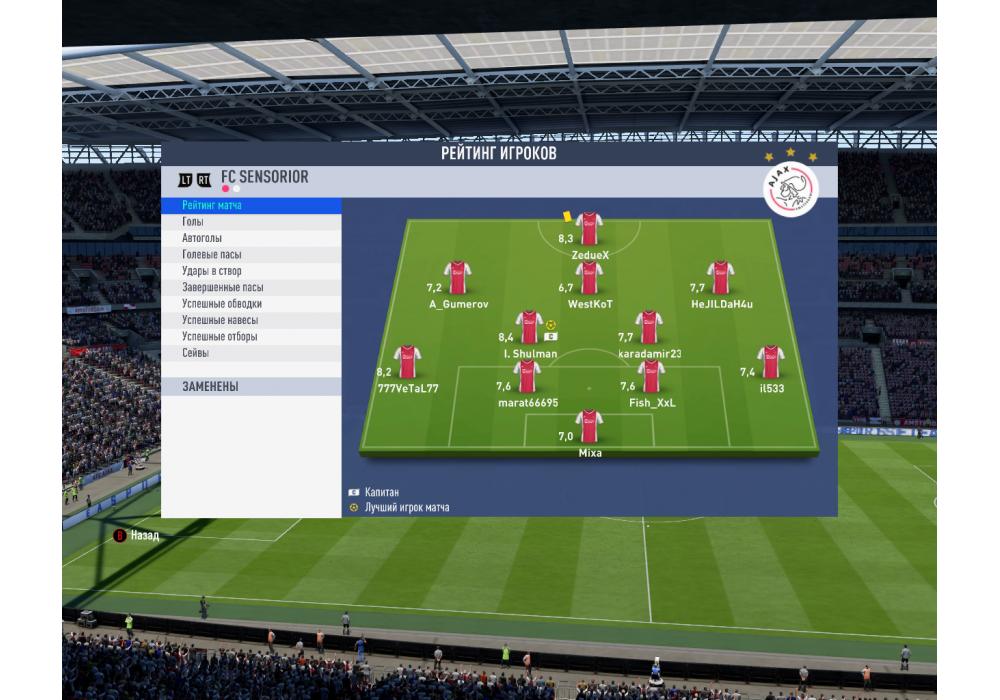View Завершенные пасы statistics

250,288
